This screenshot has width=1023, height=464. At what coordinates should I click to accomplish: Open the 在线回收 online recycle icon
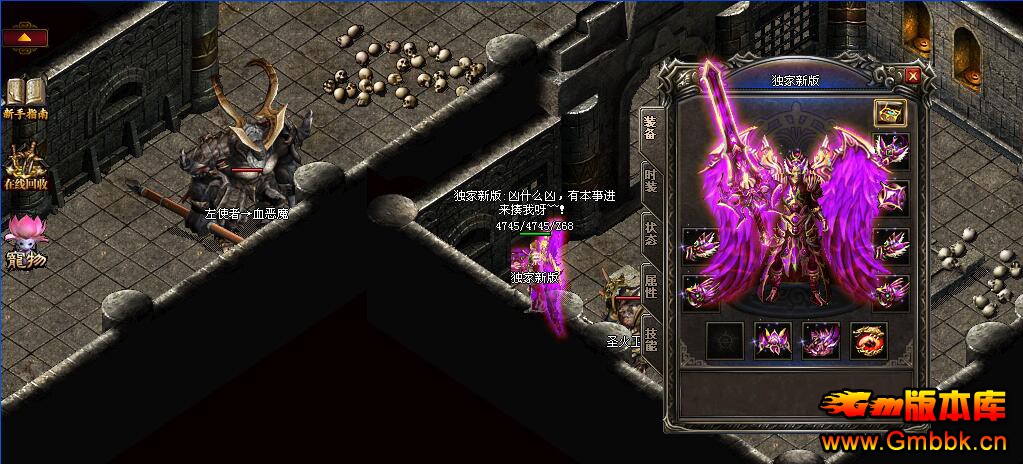25,165
